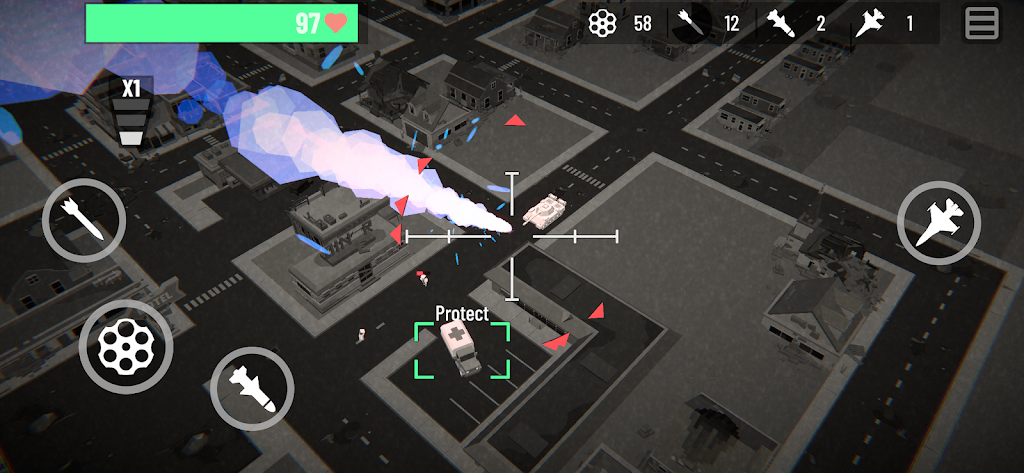
Task: Activate the minigun cylinder button
Action: point(126,347)
